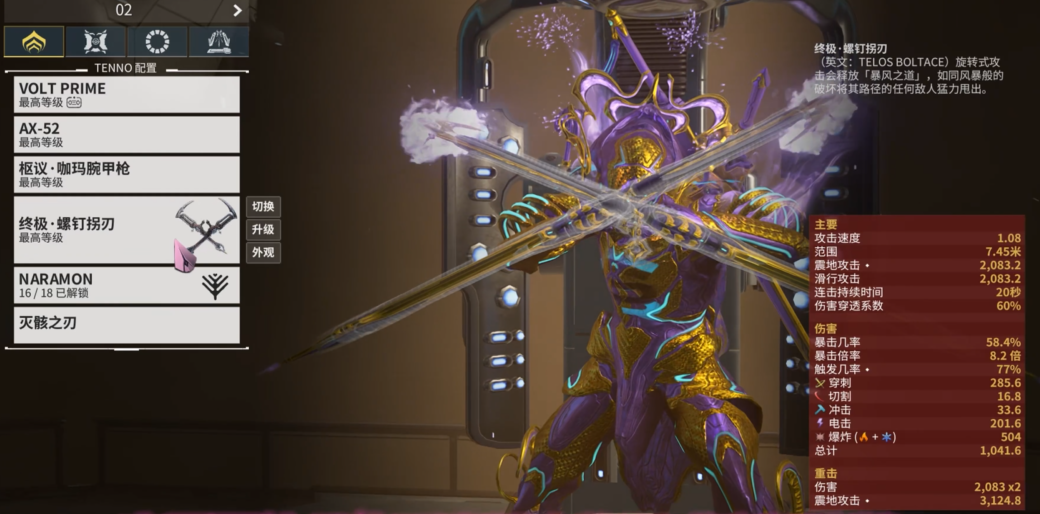This screenshot has width=1040, height=514.
Task: Switch to the fourth loadout category tab
Action: [x=218, y=41]
